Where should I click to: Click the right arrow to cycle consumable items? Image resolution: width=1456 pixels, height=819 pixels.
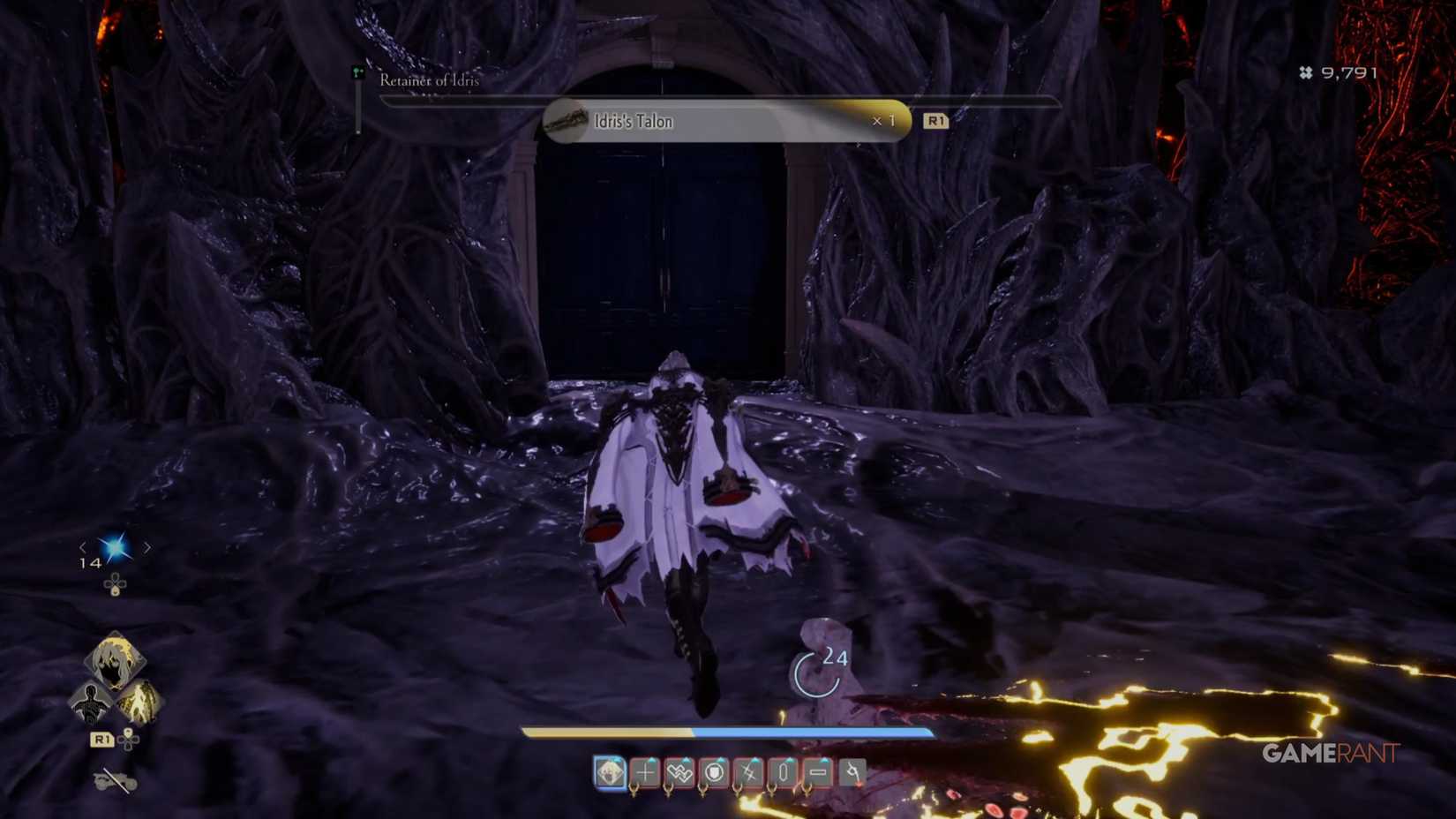[x=146, y=547]
